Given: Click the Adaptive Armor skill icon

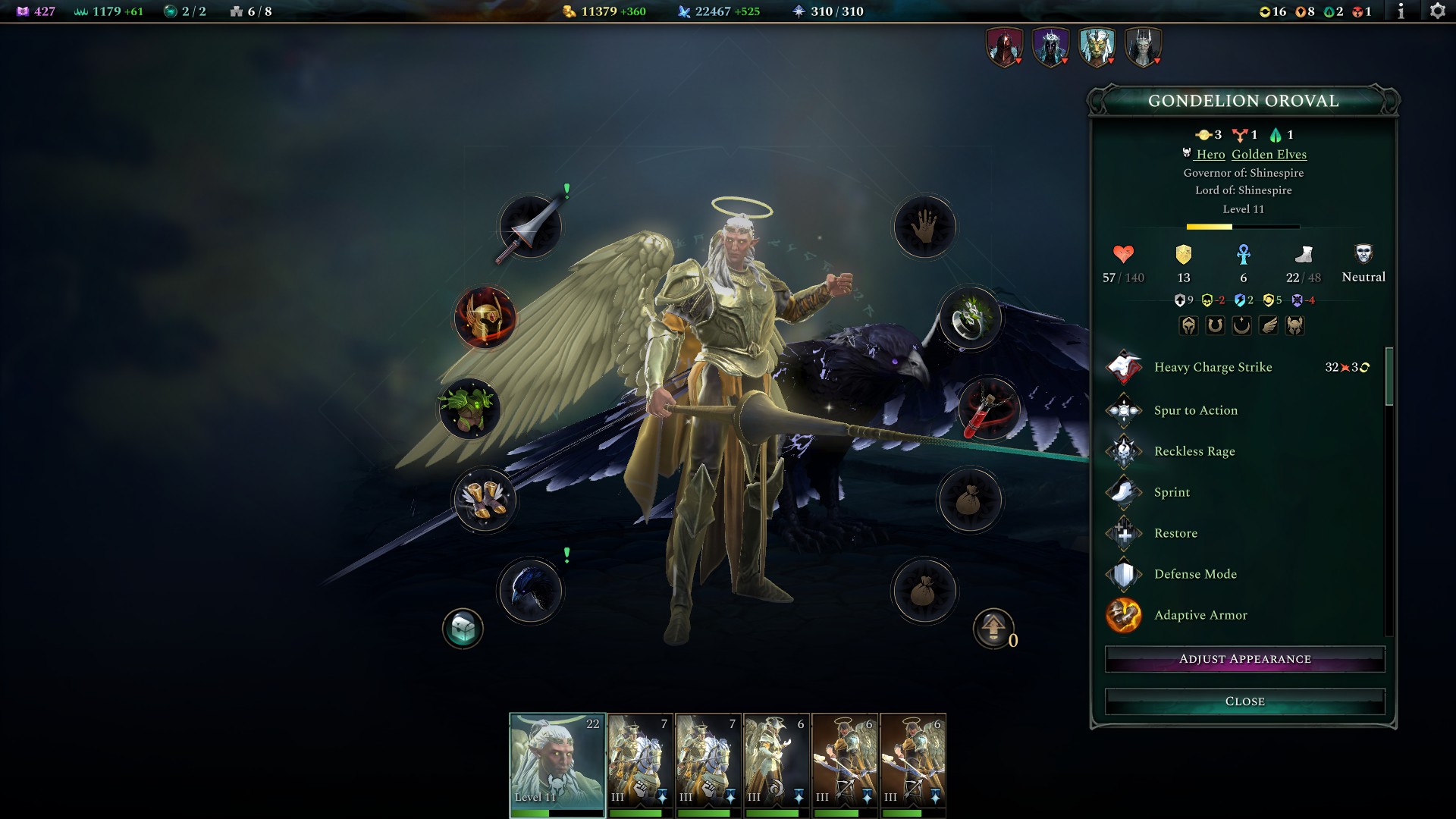Looking at the screenshot, I should click(x=1125, y=616).
